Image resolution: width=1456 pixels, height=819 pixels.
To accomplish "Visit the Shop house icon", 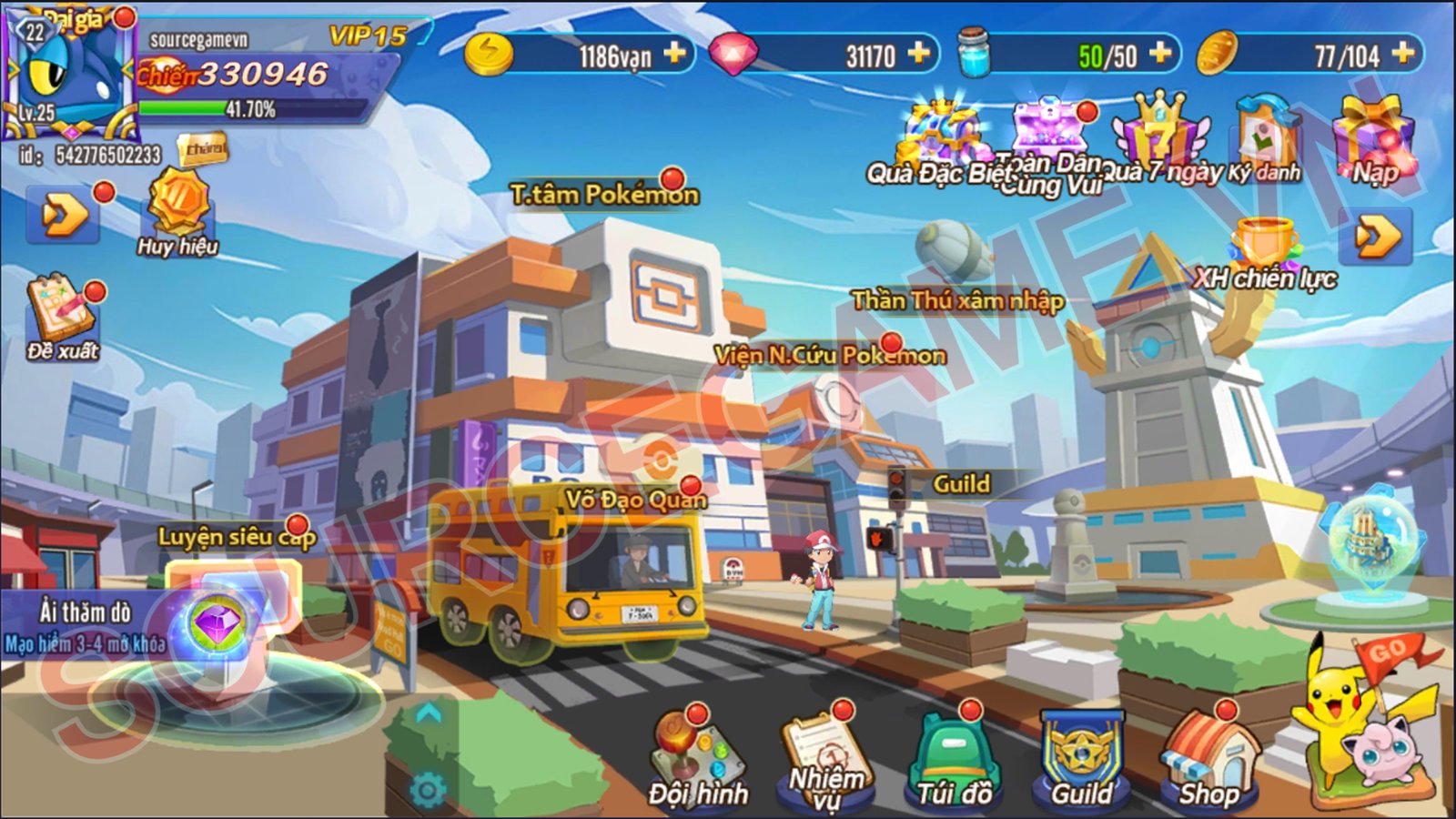I will coord(1210,760).
